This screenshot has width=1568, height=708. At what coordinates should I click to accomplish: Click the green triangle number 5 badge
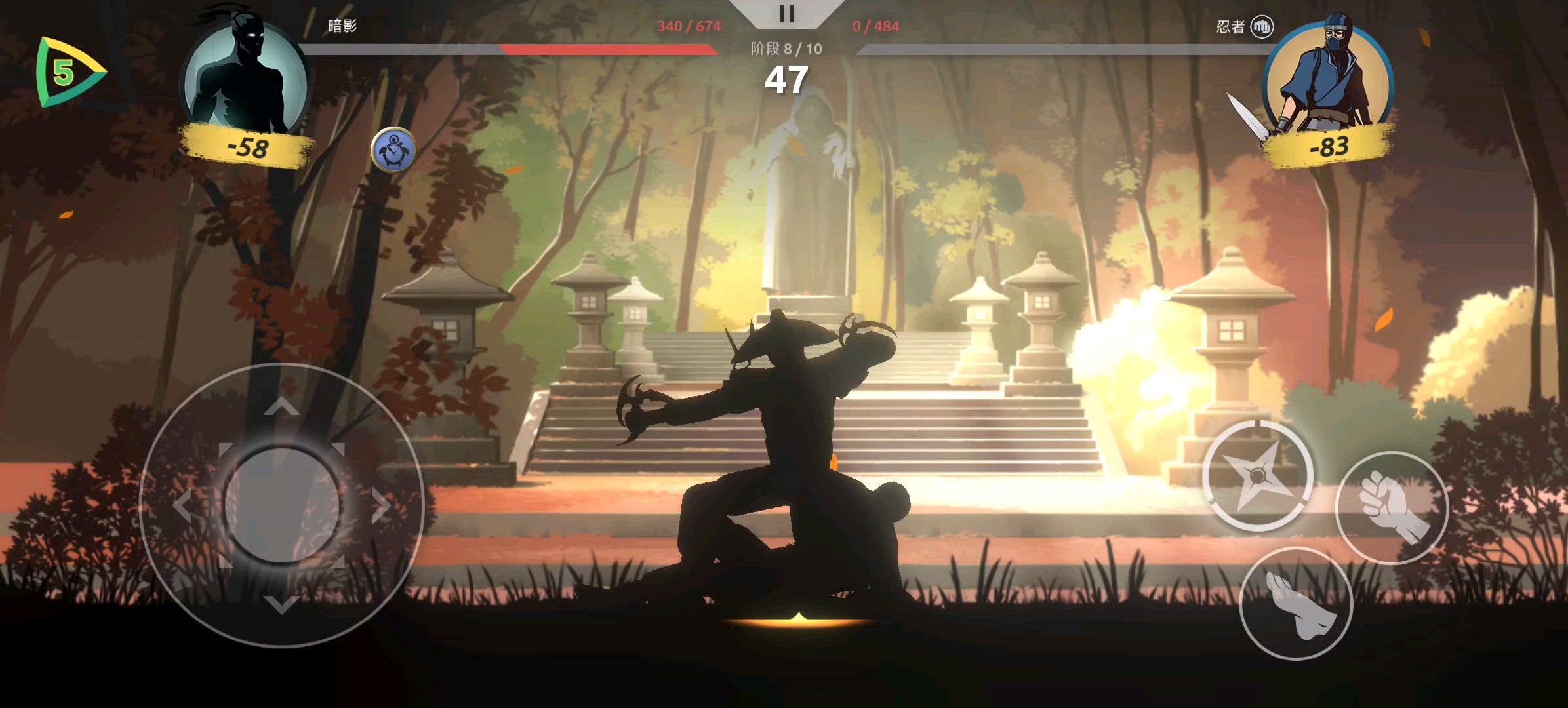pos(68,72)
